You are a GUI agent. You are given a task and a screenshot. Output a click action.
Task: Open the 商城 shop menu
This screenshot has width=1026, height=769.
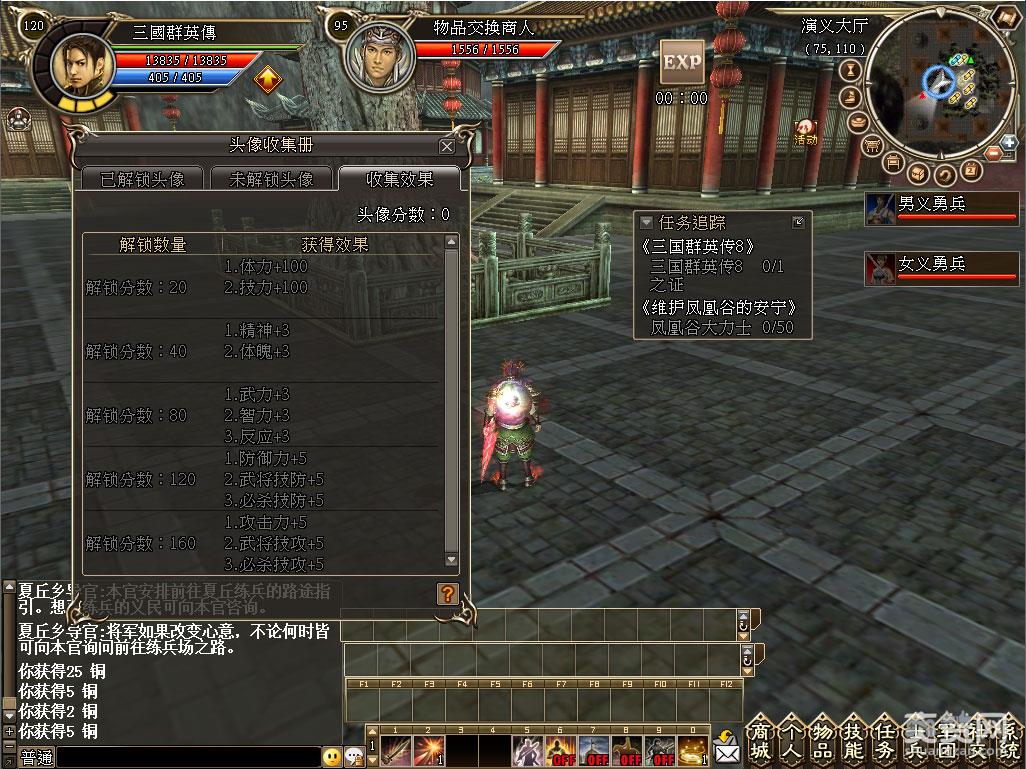tap(760, 739)
